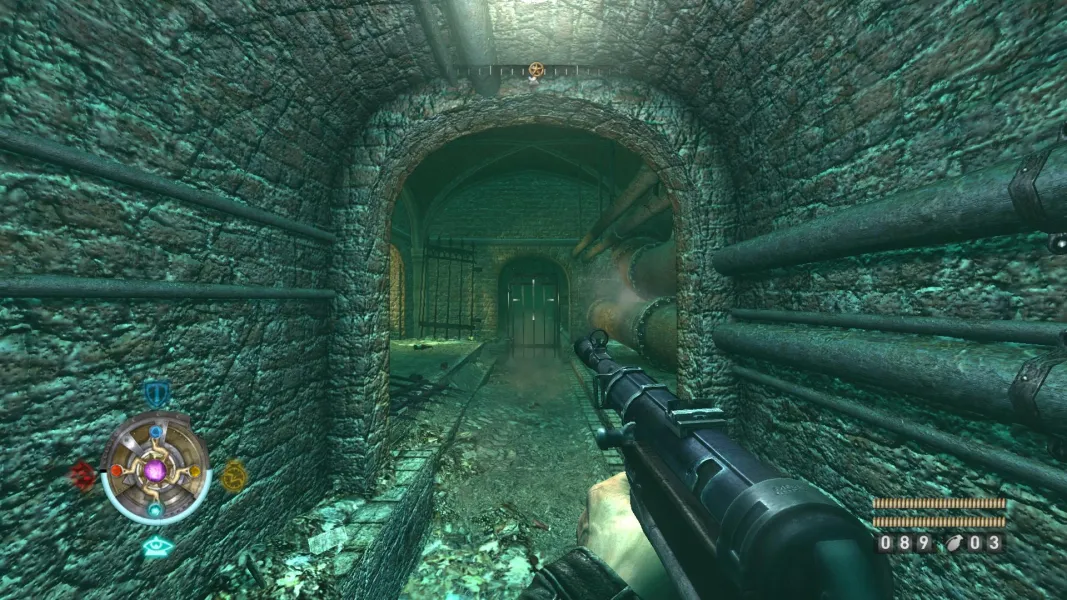Screen dimensions: 1067x600
Task: Select the red Empower veil power icon
Action: point(82,474)
